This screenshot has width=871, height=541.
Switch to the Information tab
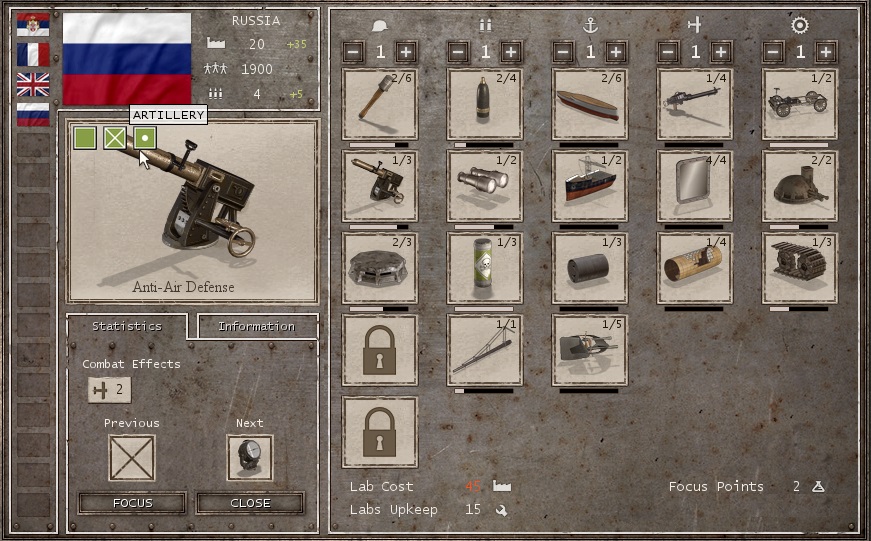coord(257,326)
